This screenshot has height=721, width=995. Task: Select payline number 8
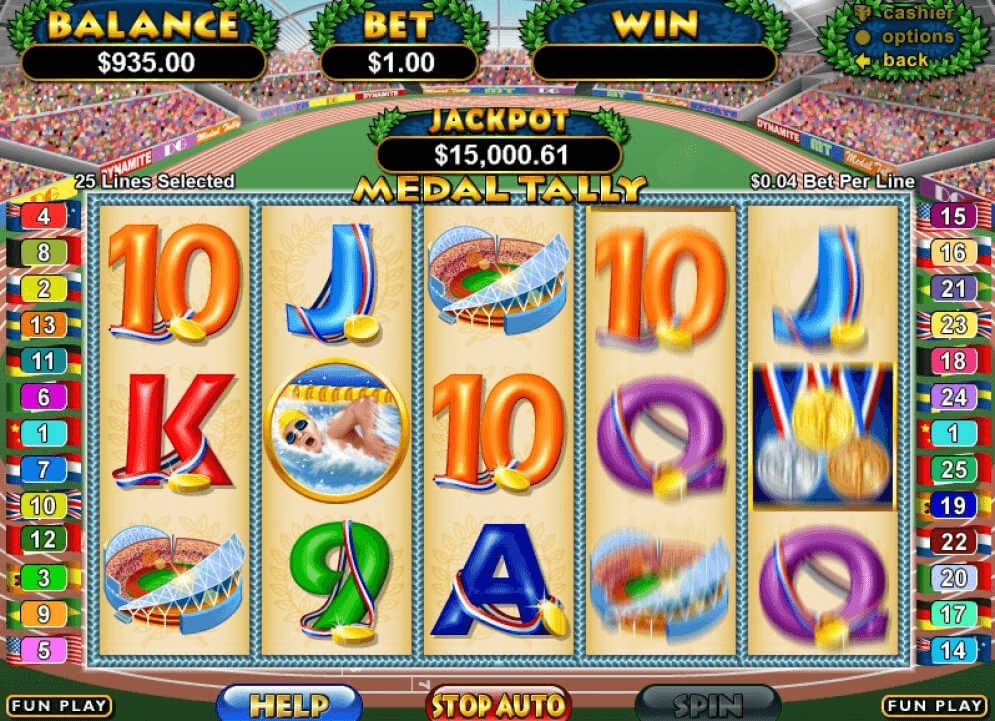43,253
